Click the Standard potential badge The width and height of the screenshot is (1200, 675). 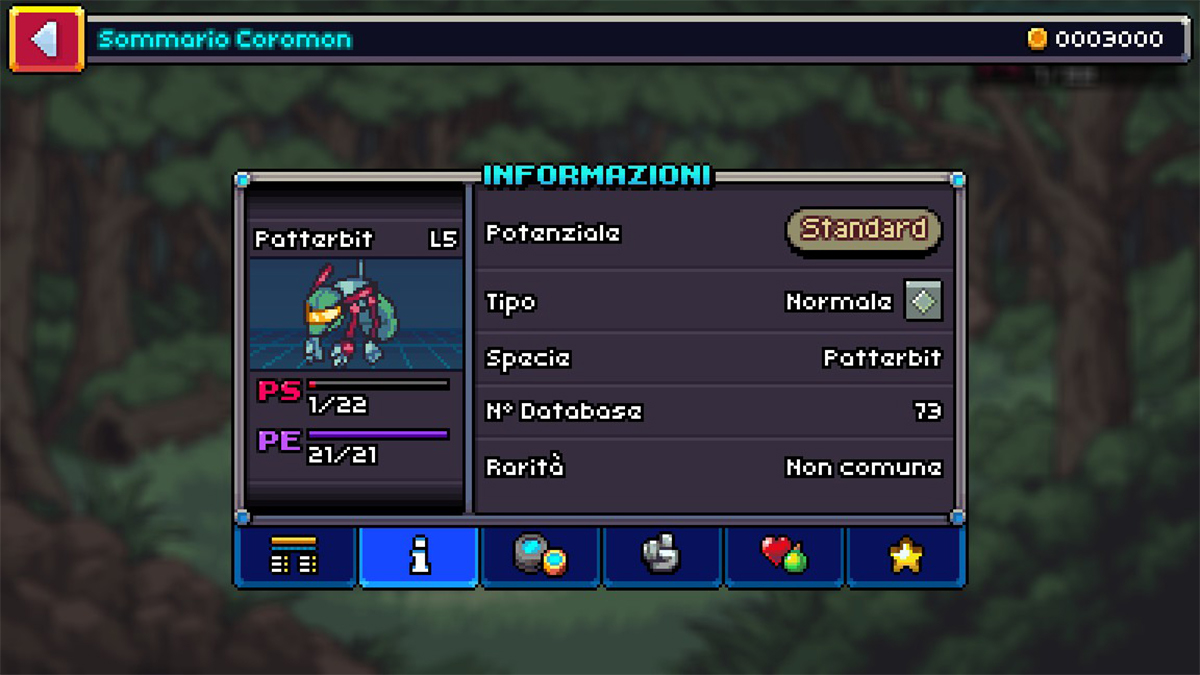[x=864, y=229]
